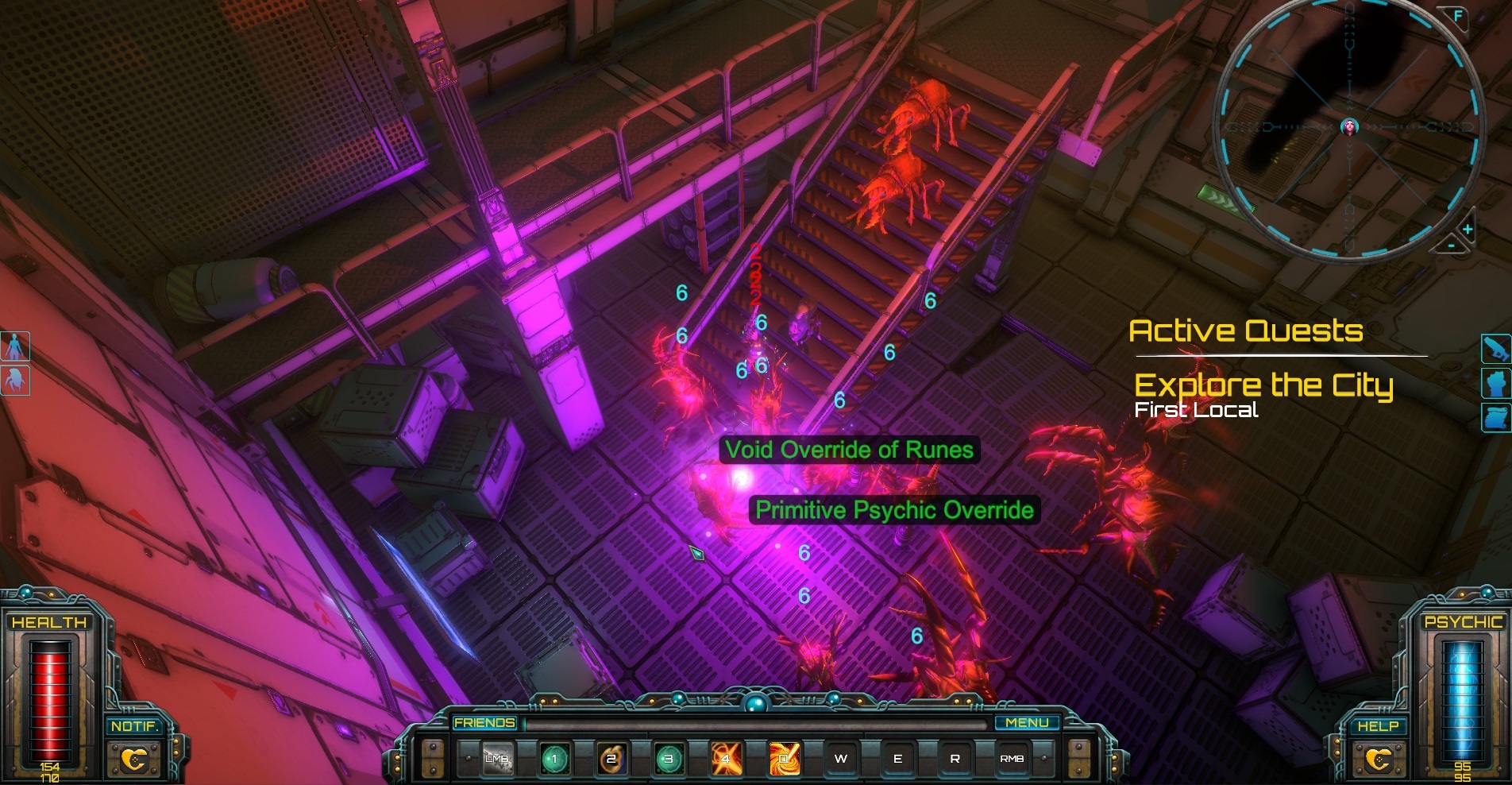
Task: Click the notification icon near the health bar
Action: tap(137, 758)
